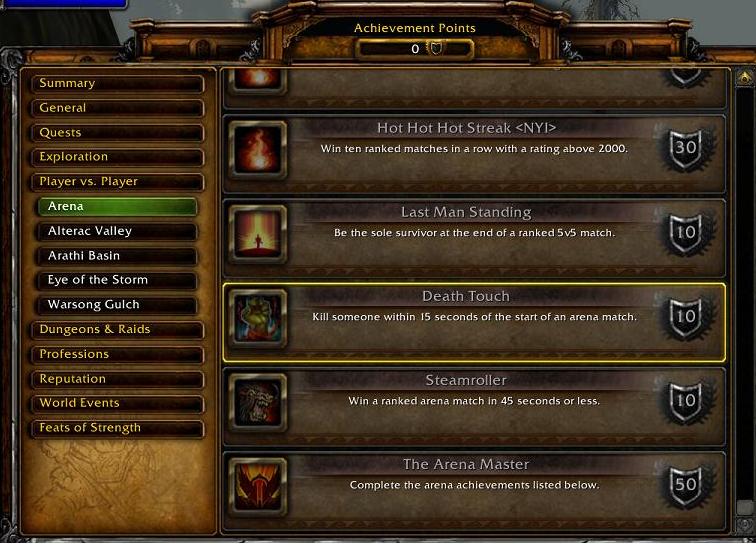Show World Events achievements
This screenshot has width=756, height=543.
tap(118, 403)
